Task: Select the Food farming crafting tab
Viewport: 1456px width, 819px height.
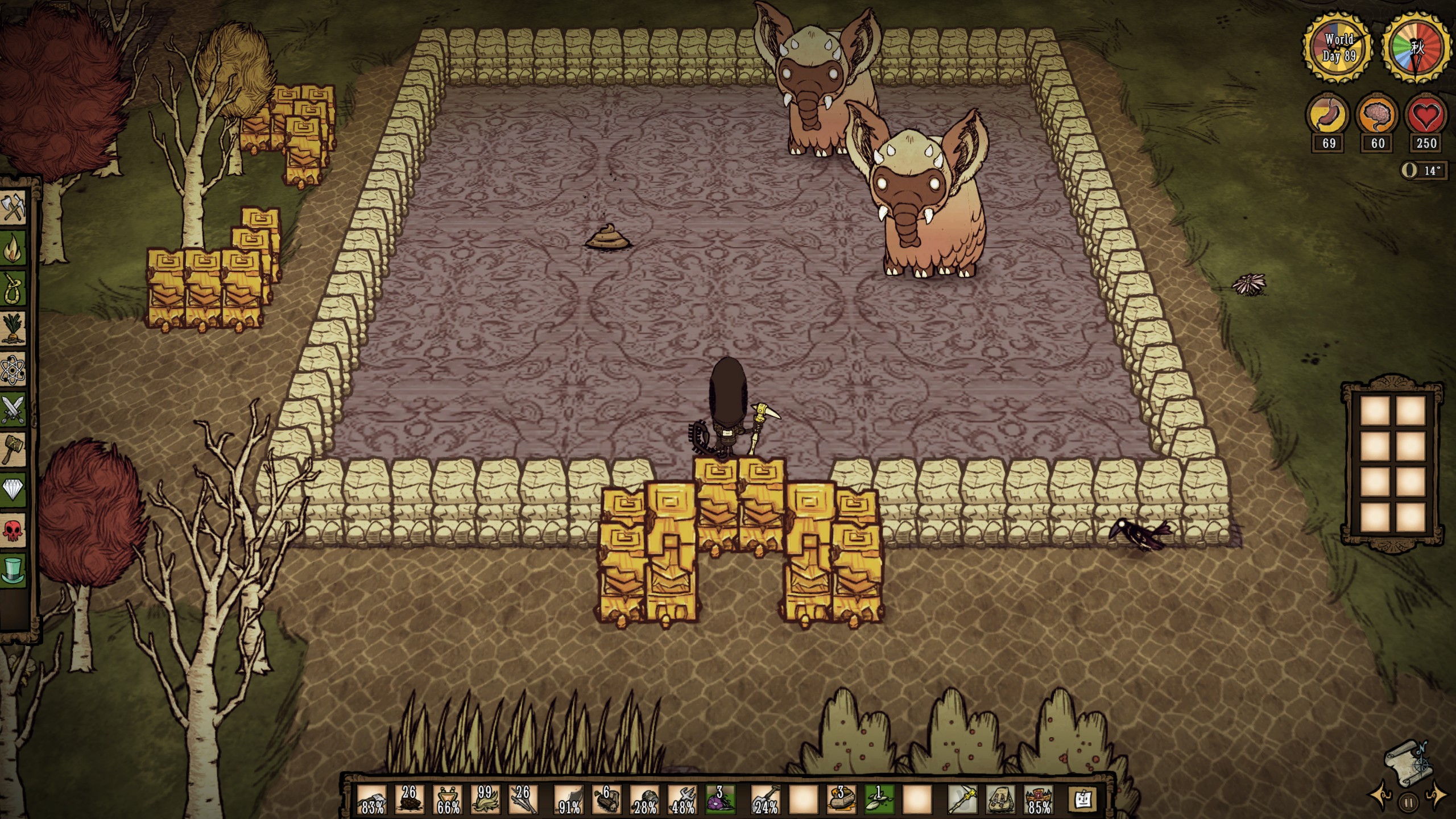Action: click(14, 329)
